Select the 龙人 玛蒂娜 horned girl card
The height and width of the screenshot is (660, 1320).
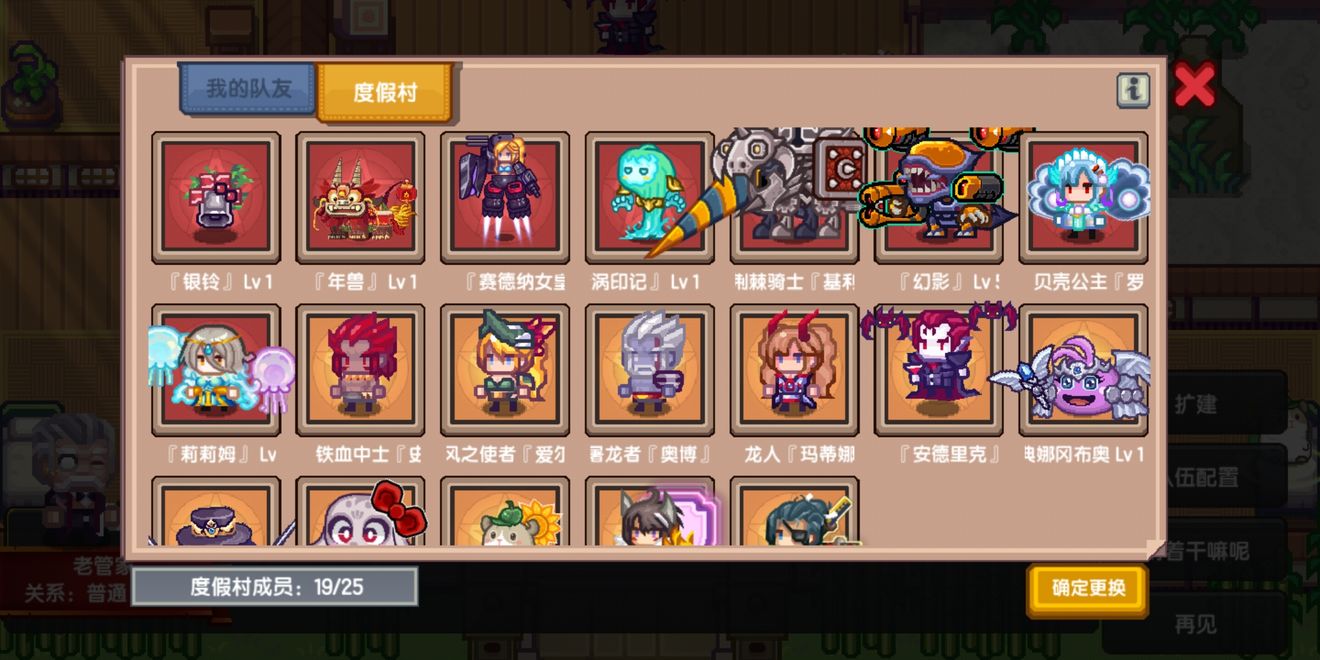tap(794, 370)
